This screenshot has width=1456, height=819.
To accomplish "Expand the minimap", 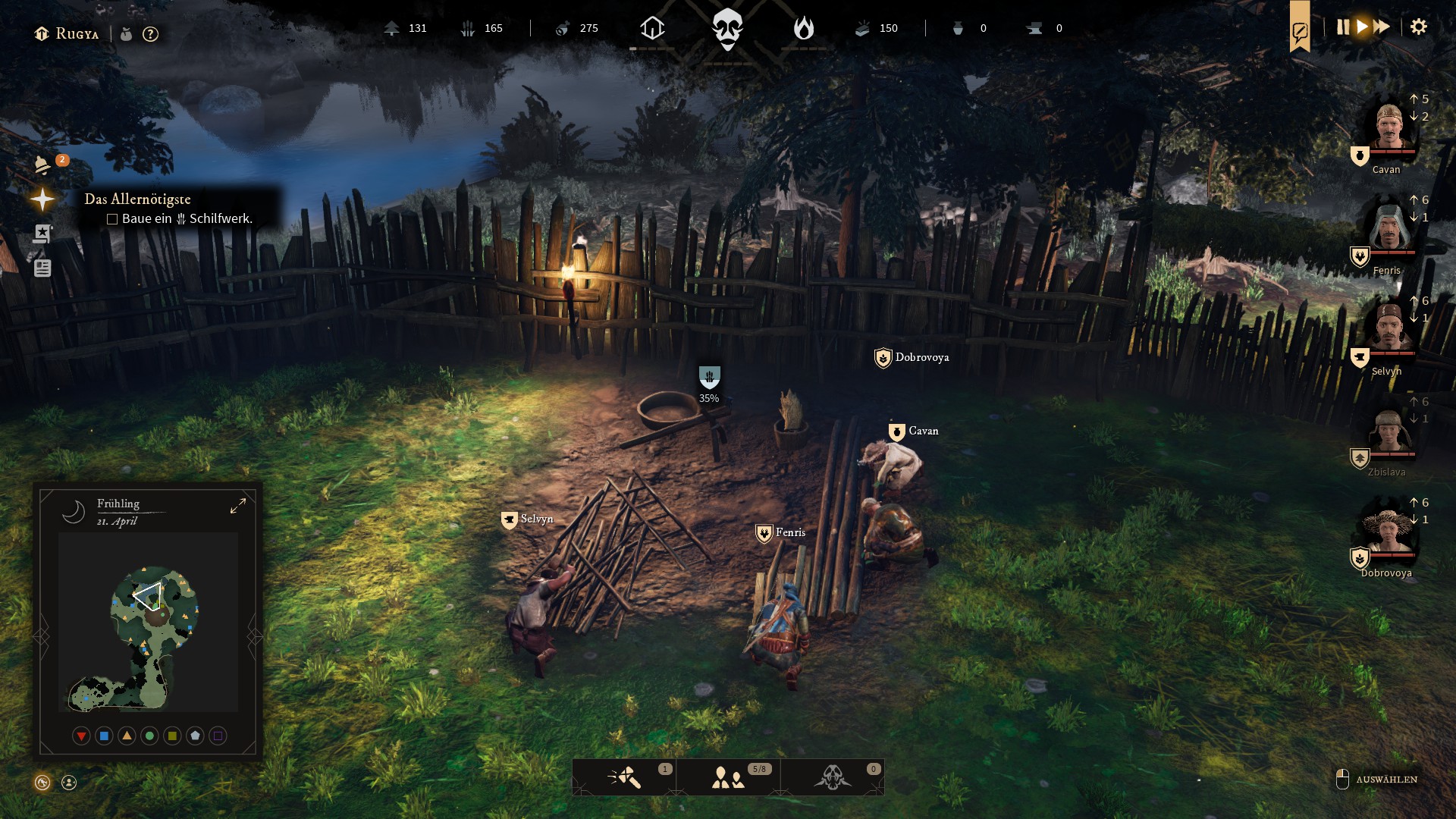I will pos(238,506).
